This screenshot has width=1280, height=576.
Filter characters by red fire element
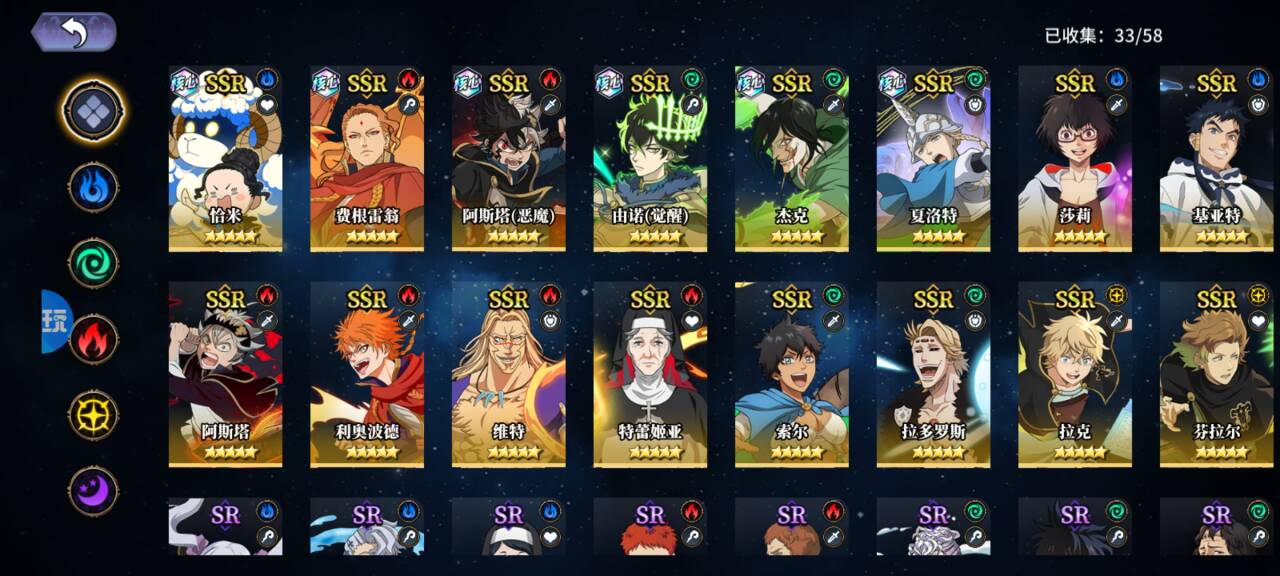[93, 338]
